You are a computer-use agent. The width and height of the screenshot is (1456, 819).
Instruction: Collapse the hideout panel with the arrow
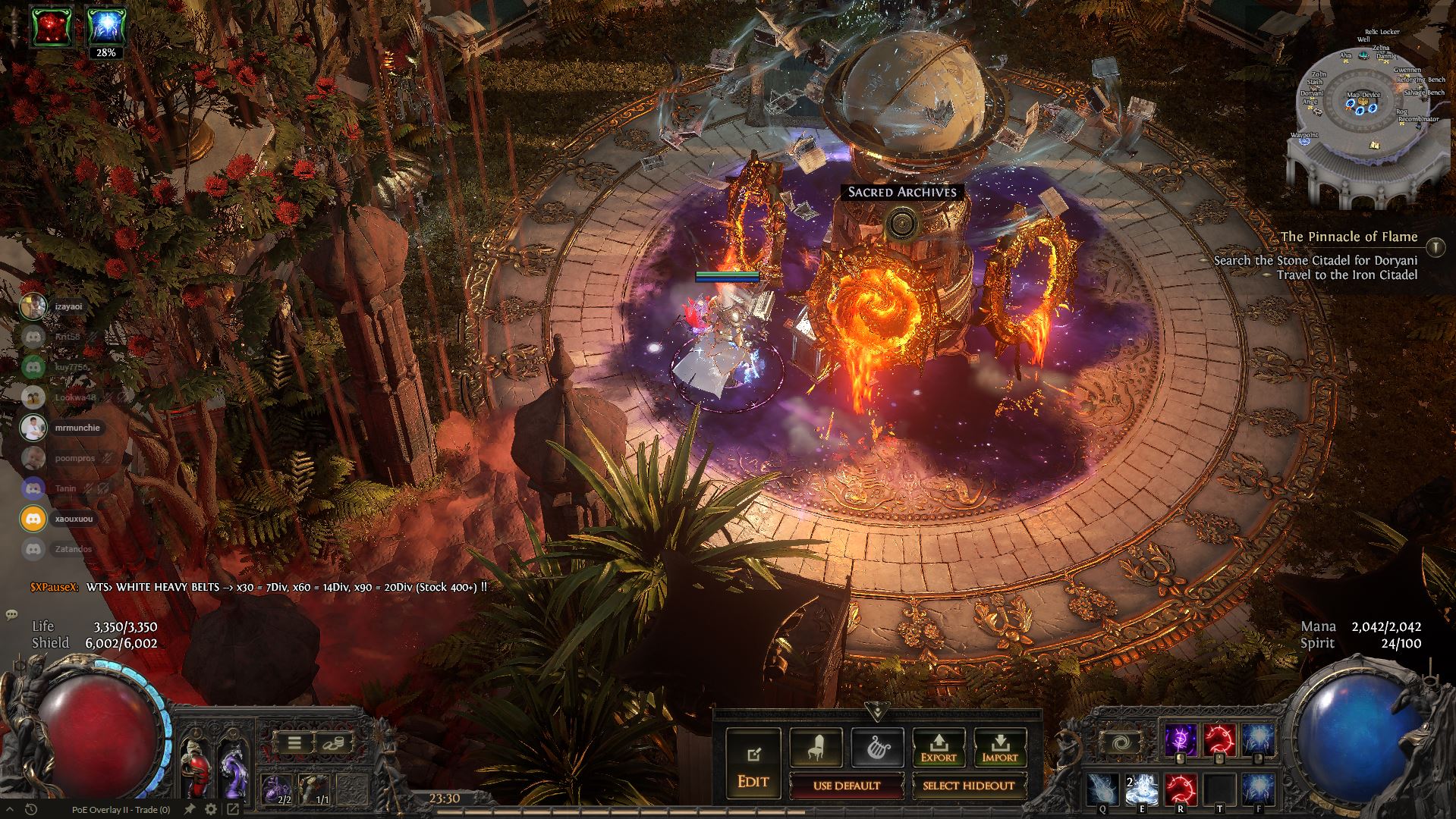[x=878, y=711]
